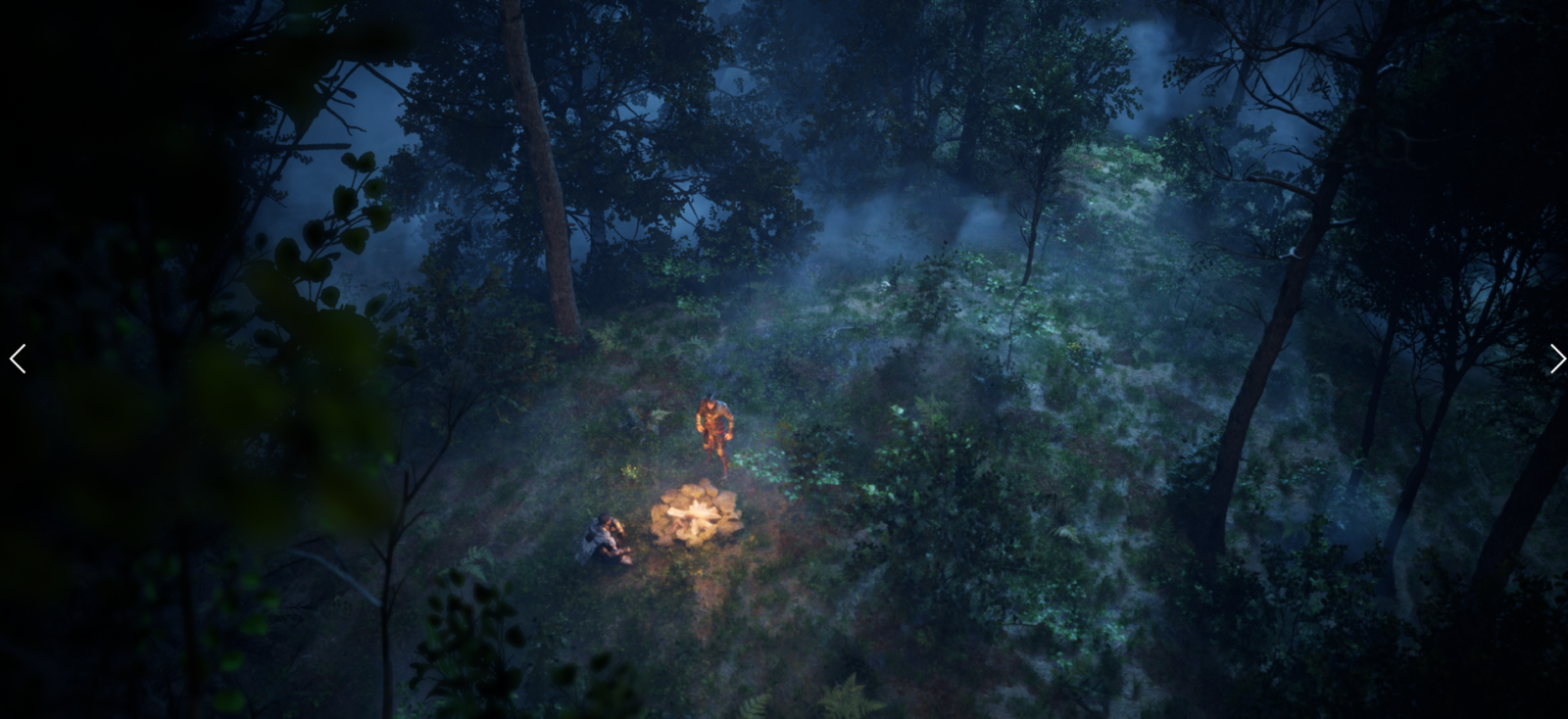Advance to the next screenshot using right arrow

pyautogui.click(x=1556, y=359)
